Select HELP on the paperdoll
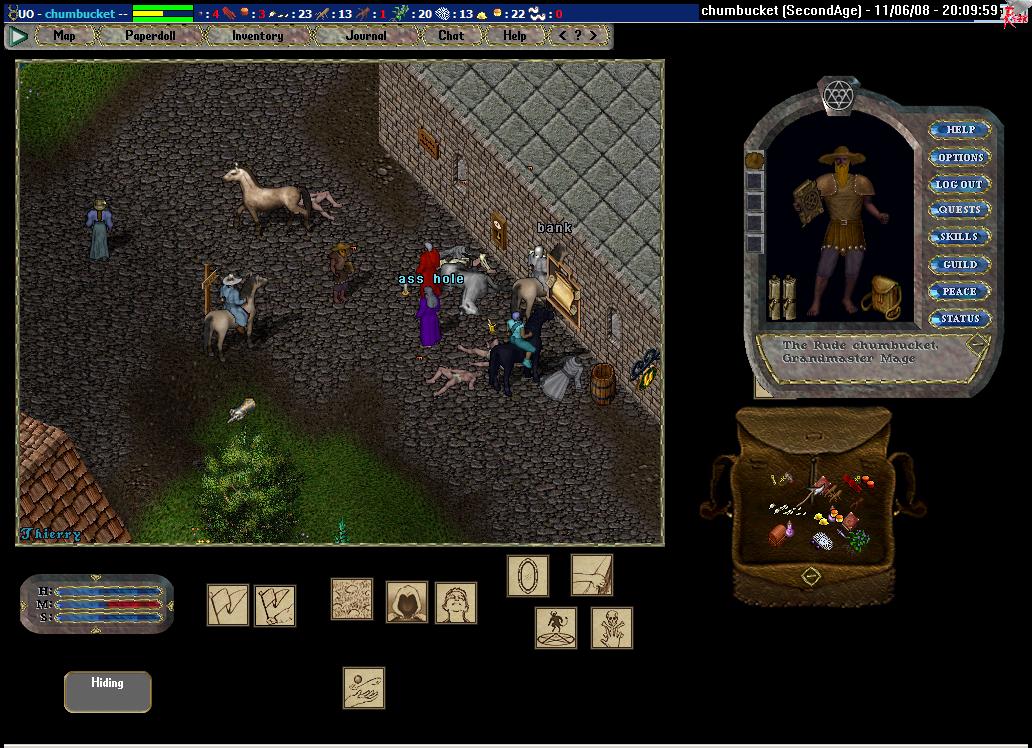This screenshot has height=748, width=1032. [x=960, y=130]
